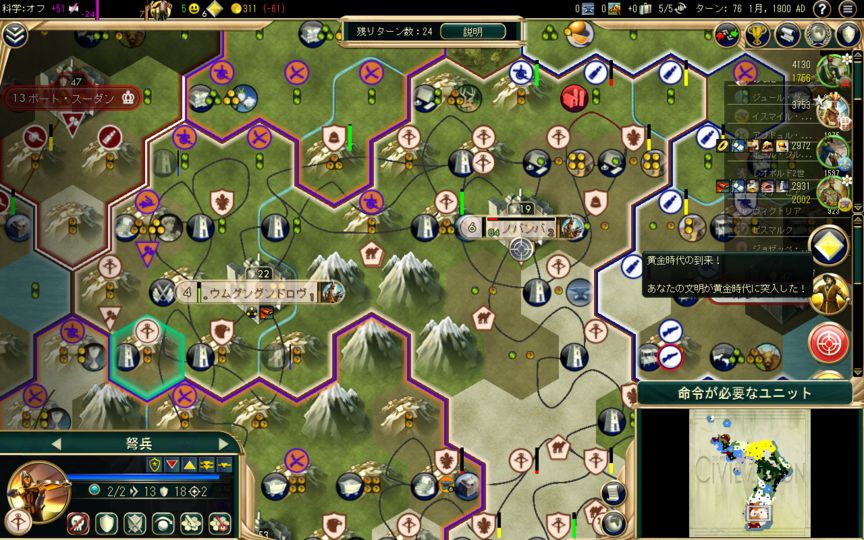Open the great person notification icon
864x540 pixels.
coord(829,293)
